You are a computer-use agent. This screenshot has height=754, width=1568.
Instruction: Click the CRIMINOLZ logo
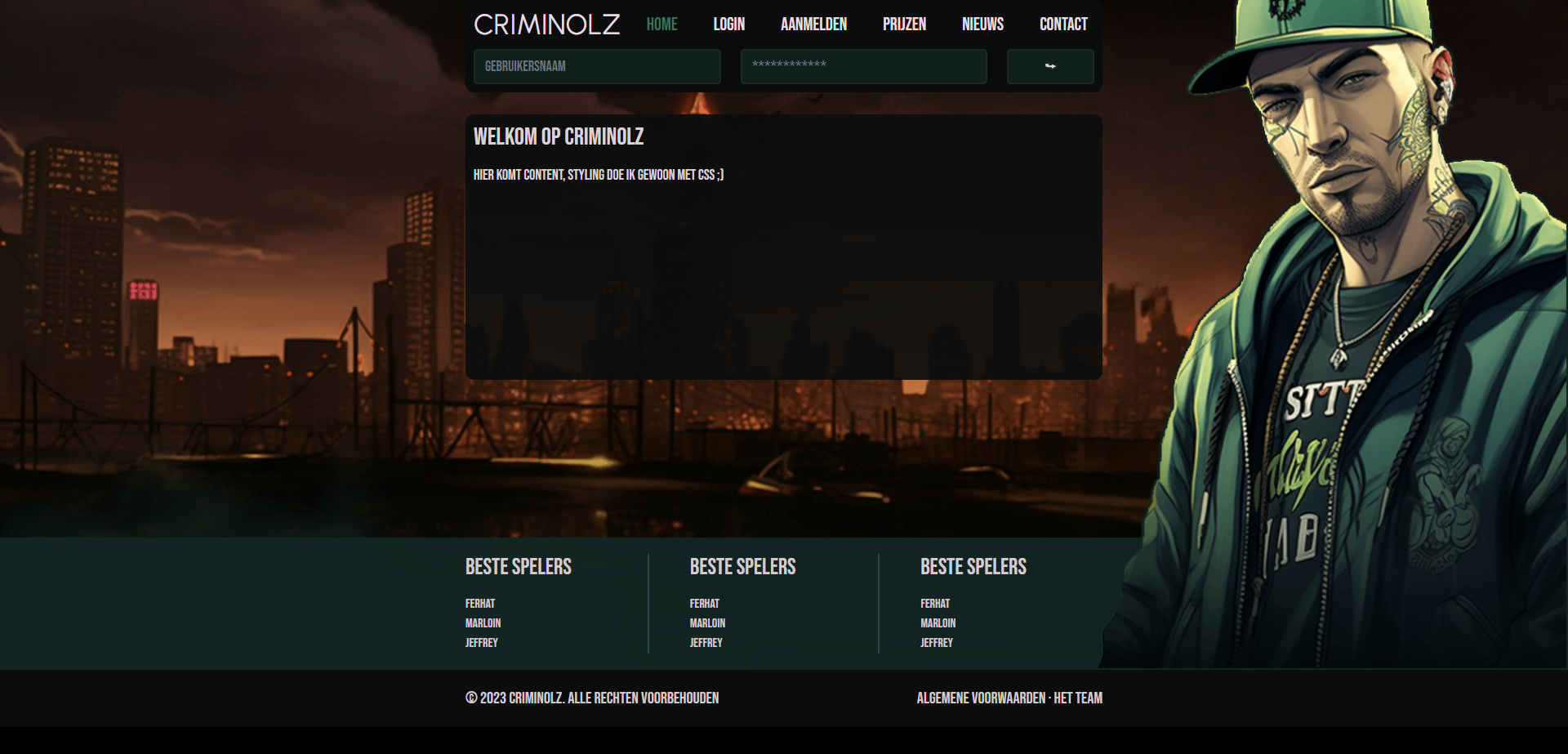[x=546, y=24]
